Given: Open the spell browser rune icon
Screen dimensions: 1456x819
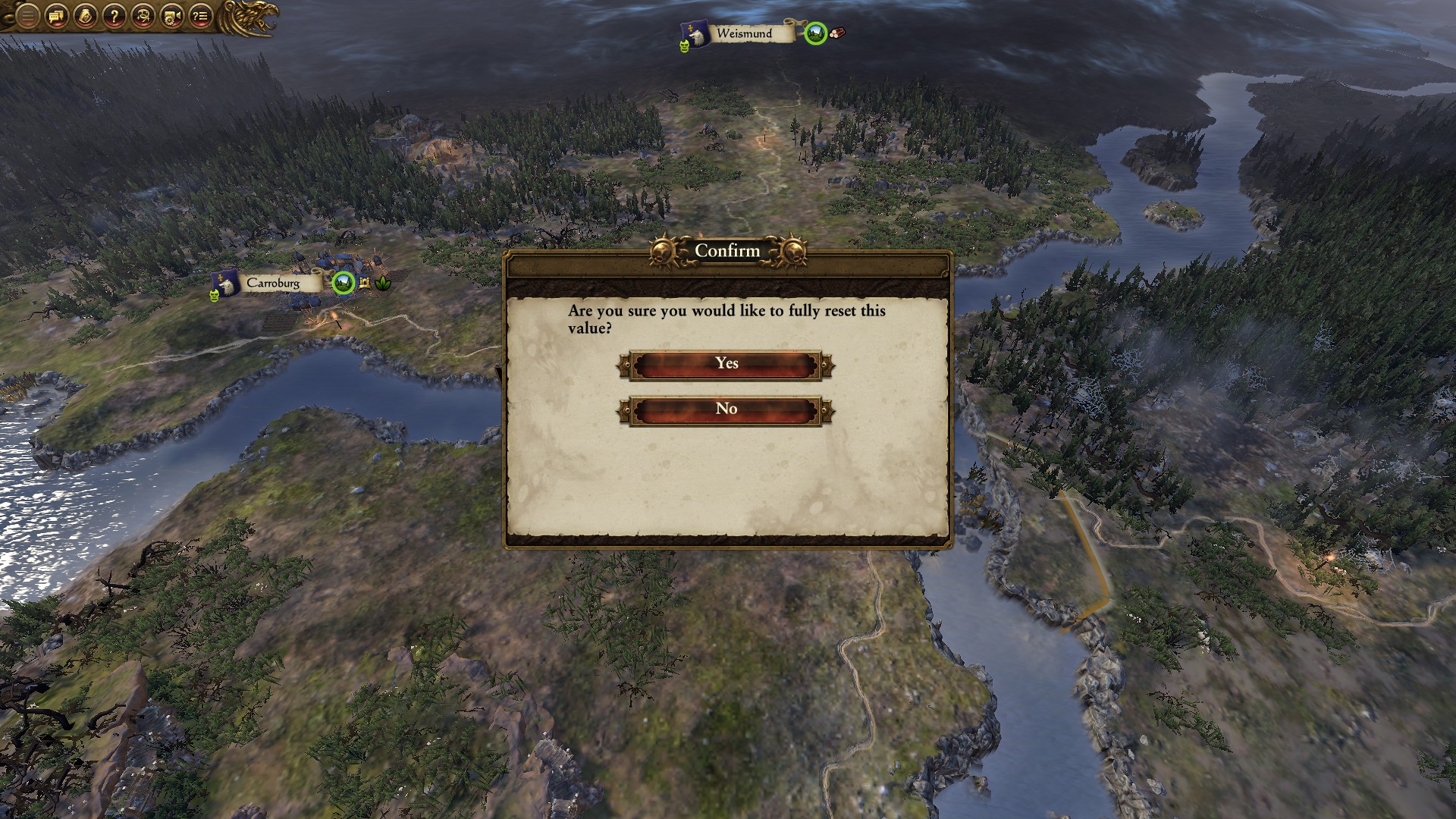Looking at the screenshot, I should tap(143, 16).
